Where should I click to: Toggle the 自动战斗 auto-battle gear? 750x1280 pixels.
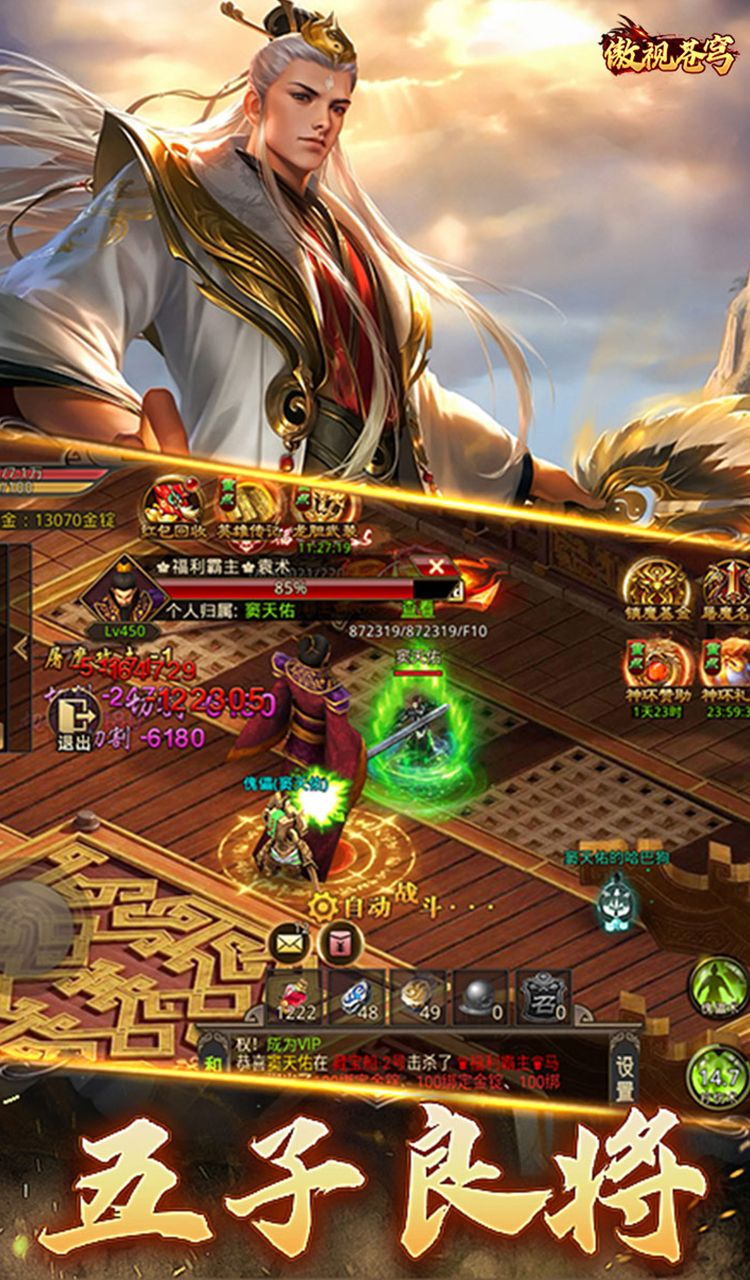322,907
